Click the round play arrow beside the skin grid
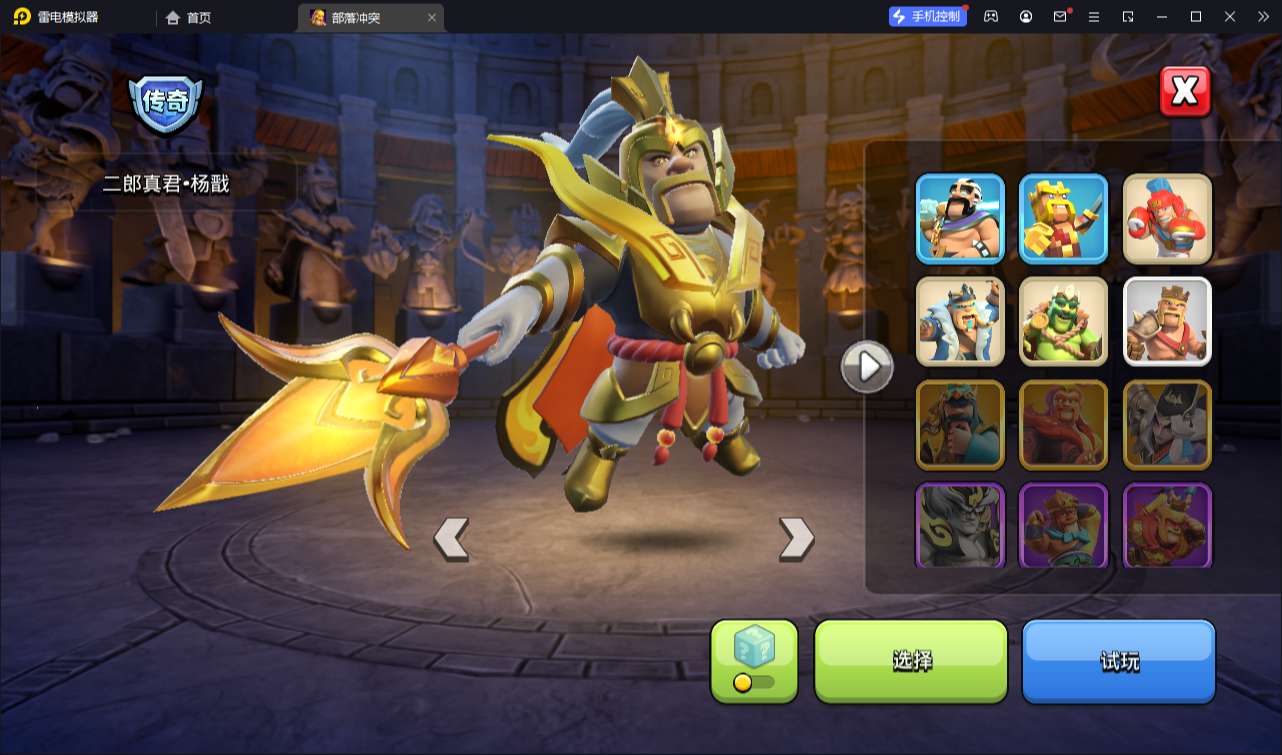This screenshot has width=1282, height=755. pos(866,367)
